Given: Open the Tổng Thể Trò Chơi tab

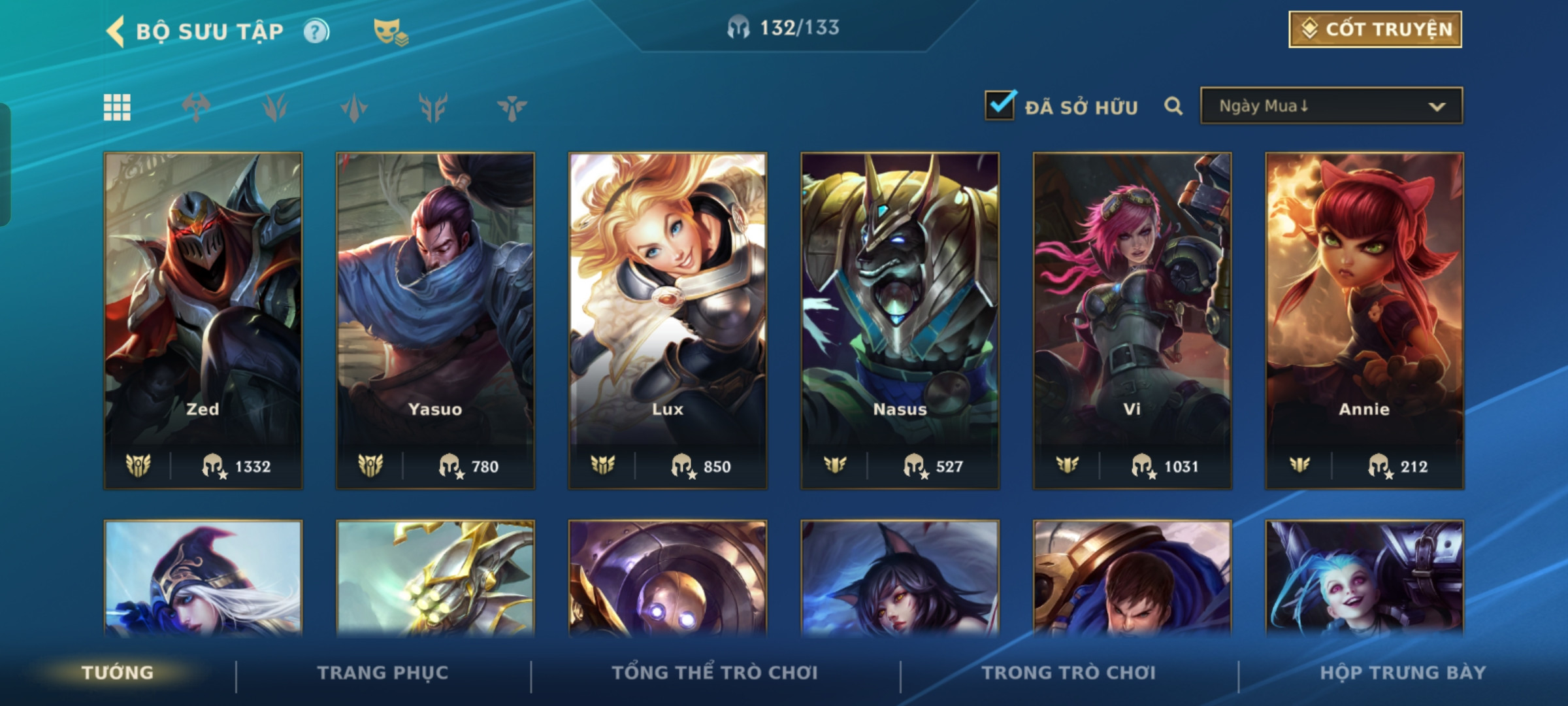Looking at the screenshot, I should click(x=715, y=673).
